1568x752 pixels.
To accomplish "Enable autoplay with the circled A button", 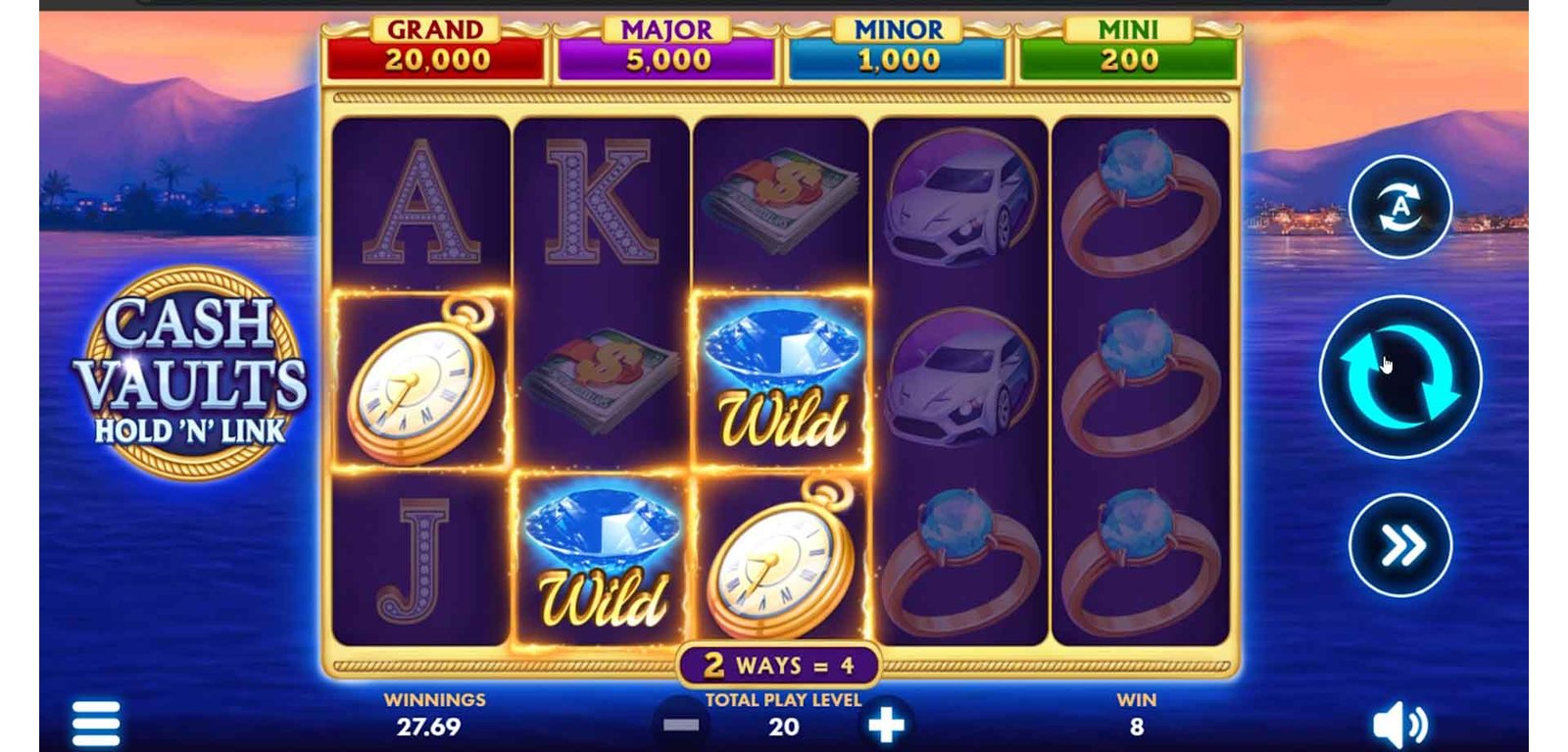I will 1399,207.
